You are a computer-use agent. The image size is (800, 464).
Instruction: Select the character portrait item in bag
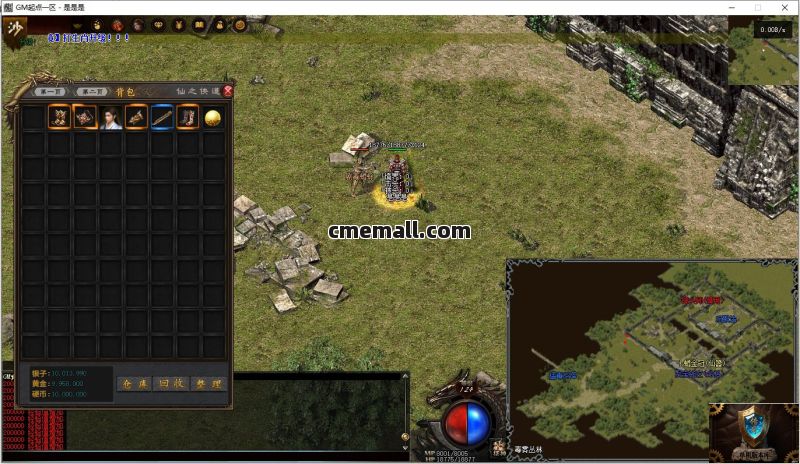coord(110,117)
